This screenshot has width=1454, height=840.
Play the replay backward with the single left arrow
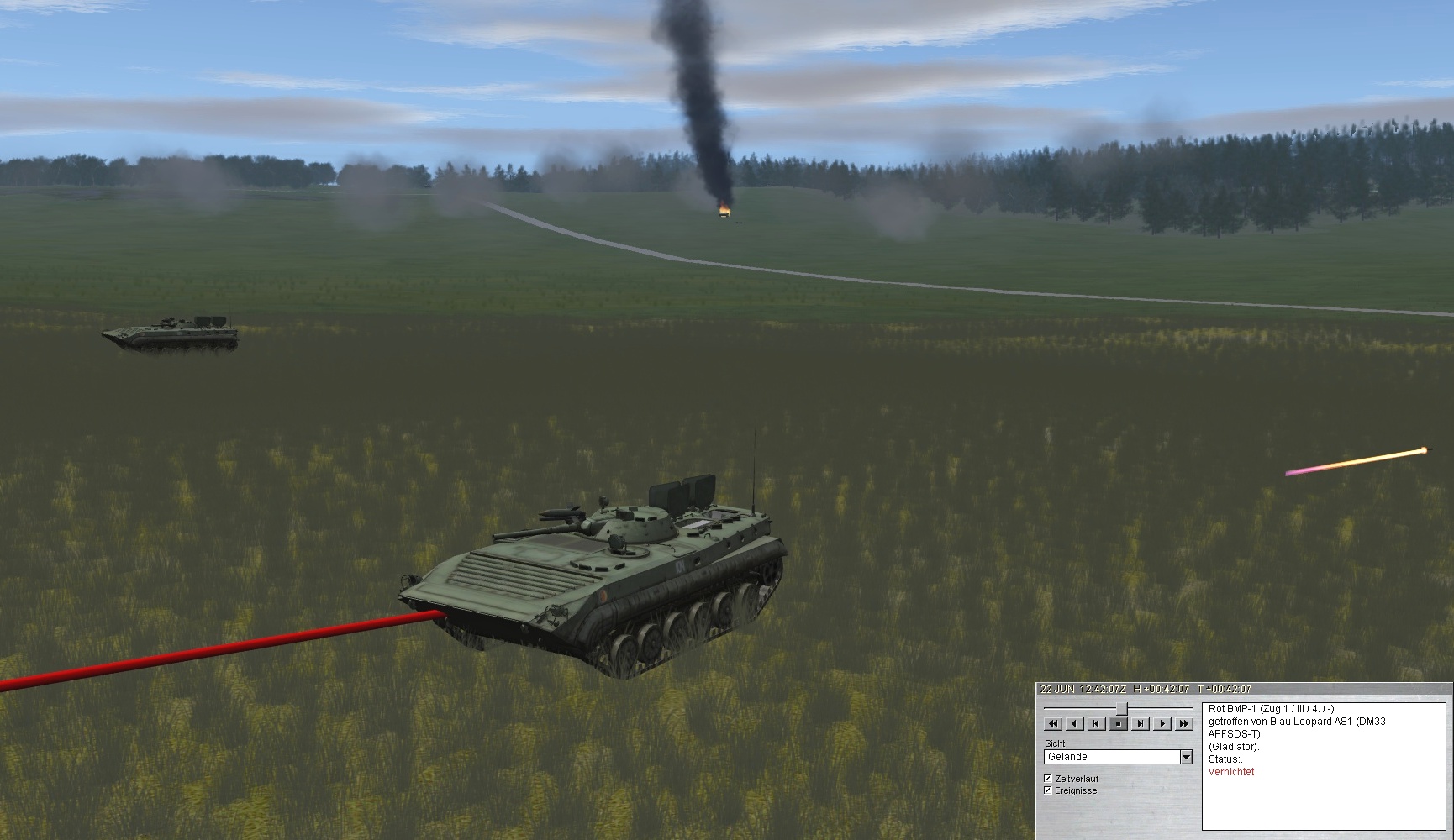click(x=1075, y=723)
